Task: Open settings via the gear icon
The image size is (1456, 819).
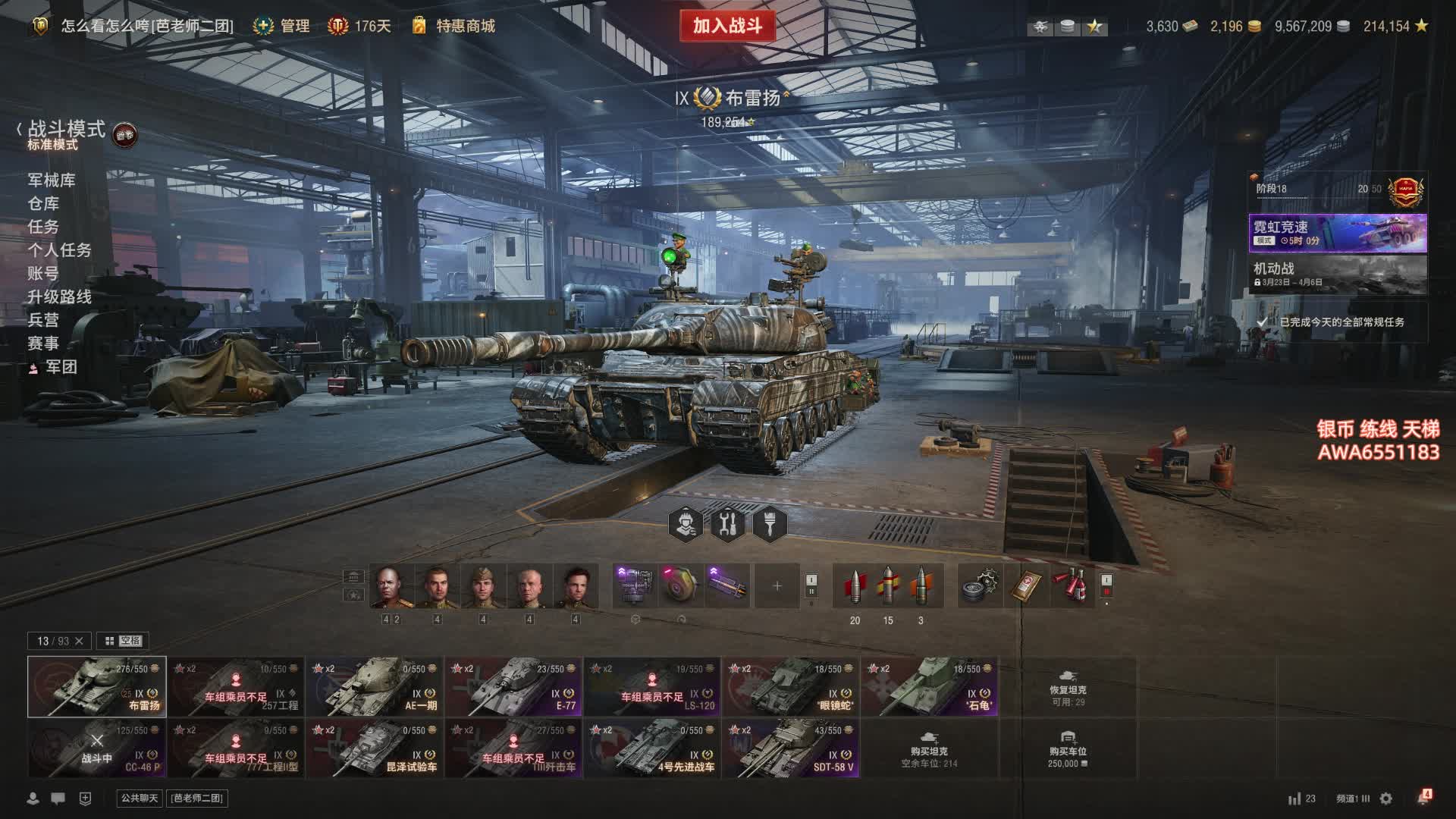Action: point(1386,799)
